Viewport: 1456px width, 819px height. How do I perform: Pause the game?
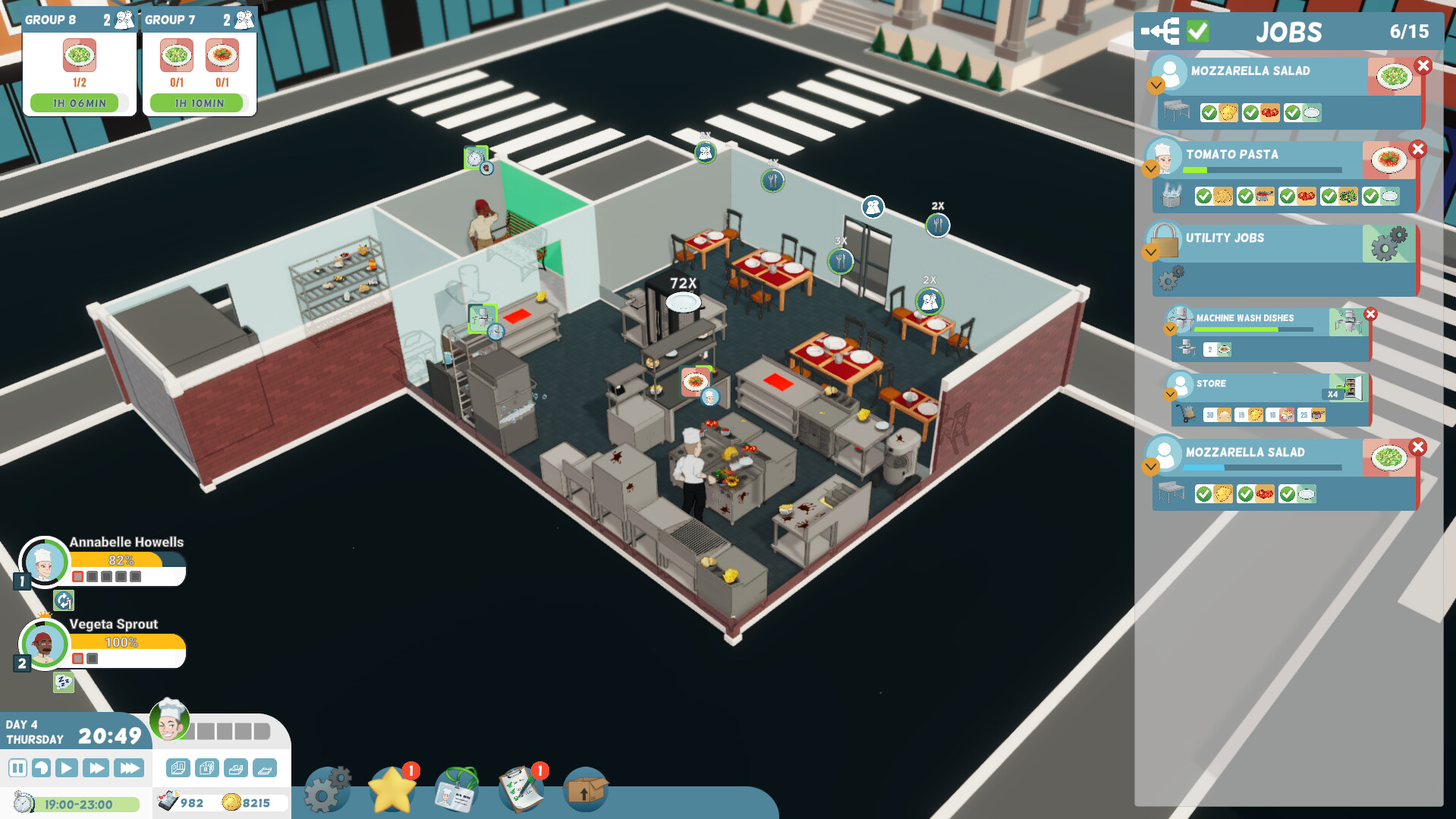coord(19,767)
